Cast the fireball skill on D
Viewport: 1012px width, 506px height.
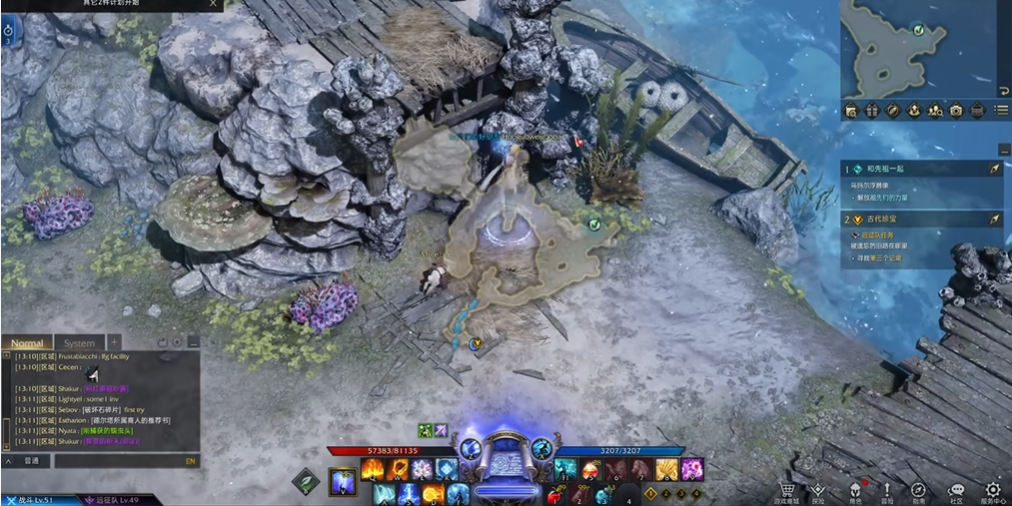pyautogui.click(x=433, y=493)
